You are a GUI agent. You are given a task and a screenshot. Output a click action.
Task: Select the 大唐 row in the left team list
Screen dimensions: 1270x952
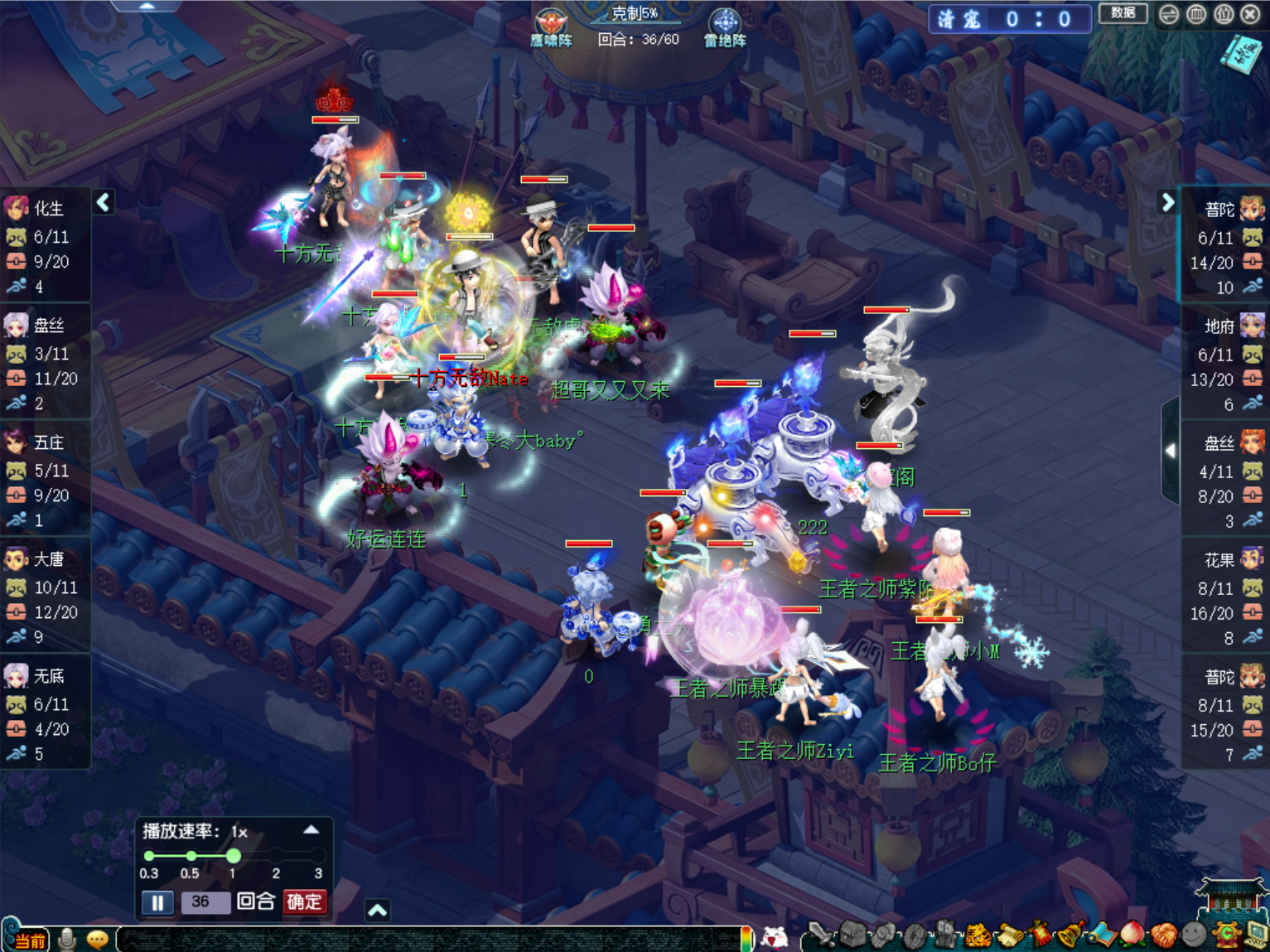click(46, 598)
